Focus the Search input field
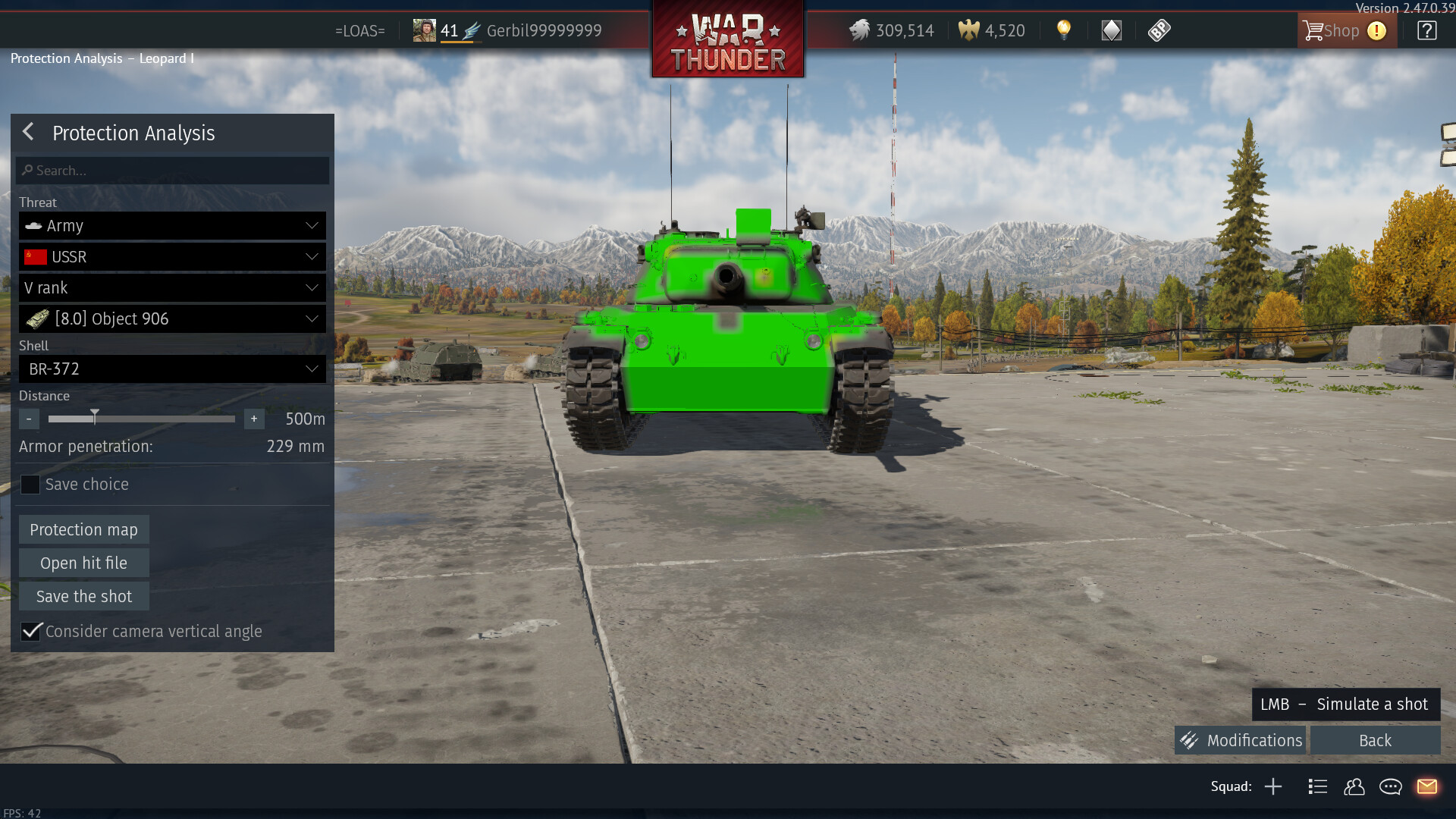 pos(173,171)
